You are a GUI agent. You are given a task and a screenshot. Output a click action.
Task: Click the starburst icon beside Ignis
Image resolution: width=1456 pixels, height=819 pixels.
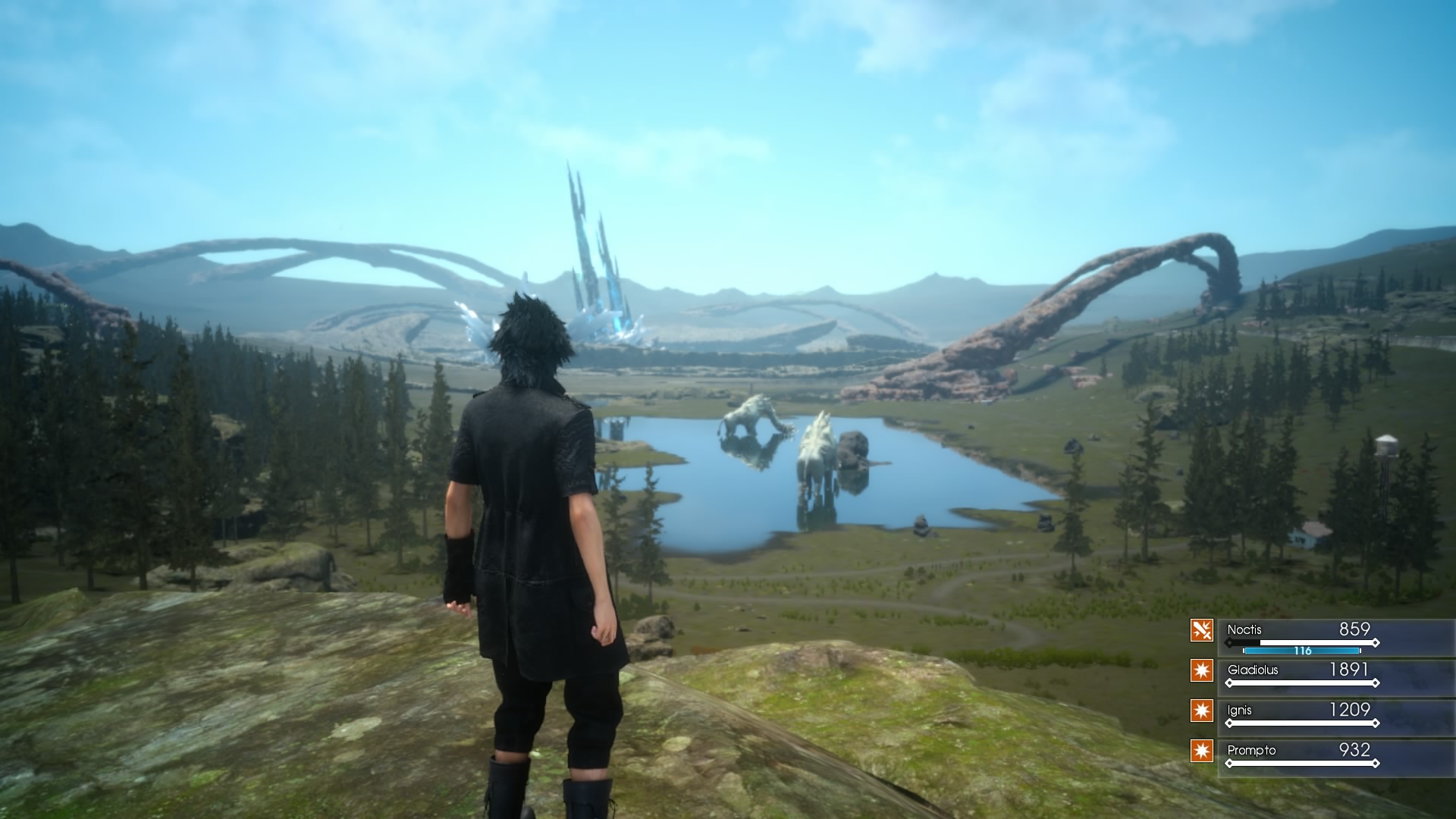[x=1202, y=711]
